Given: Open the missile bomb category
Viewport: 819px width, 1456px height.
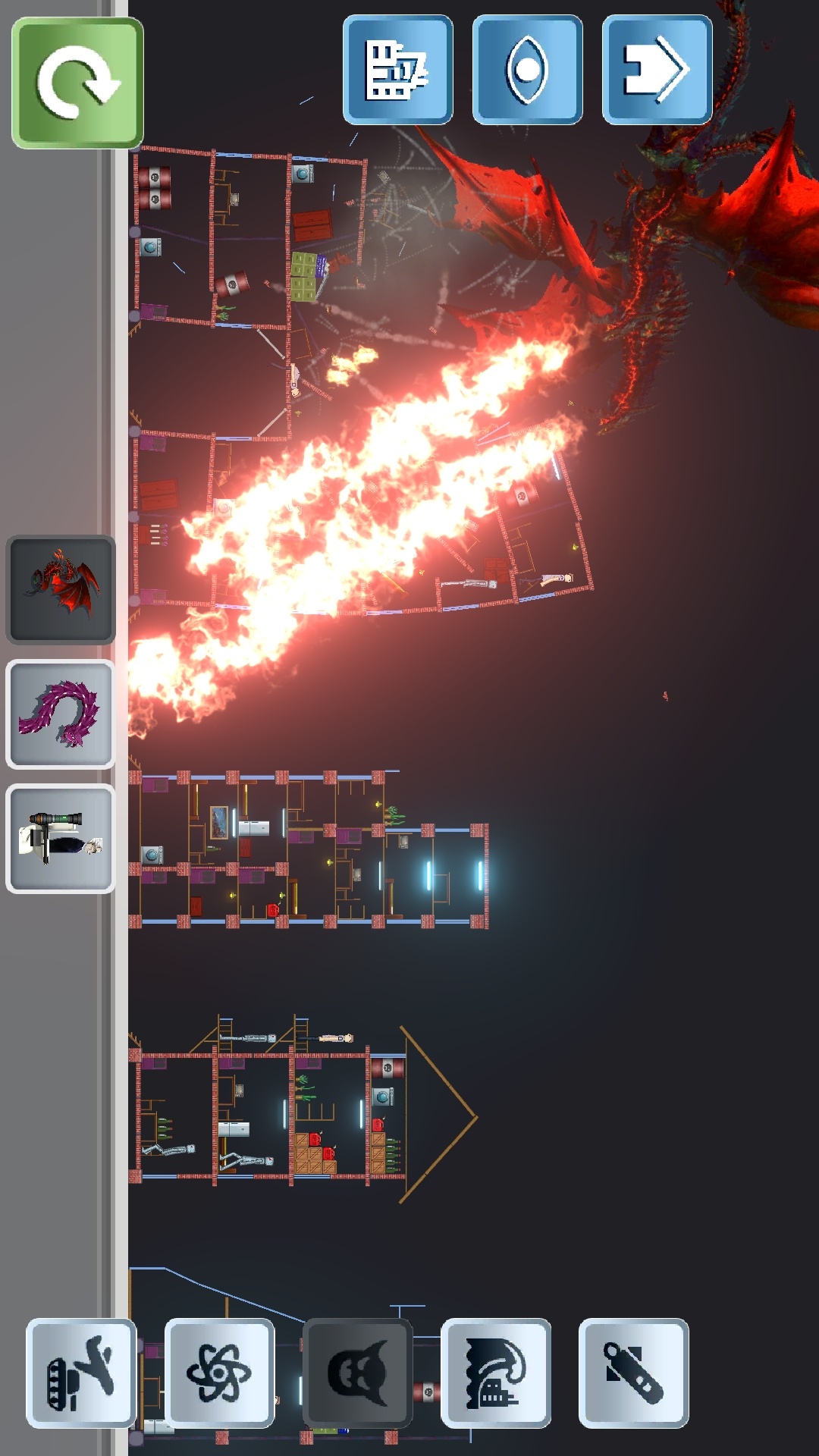Looking at the screenshot, I should [x=633, y=1373].
